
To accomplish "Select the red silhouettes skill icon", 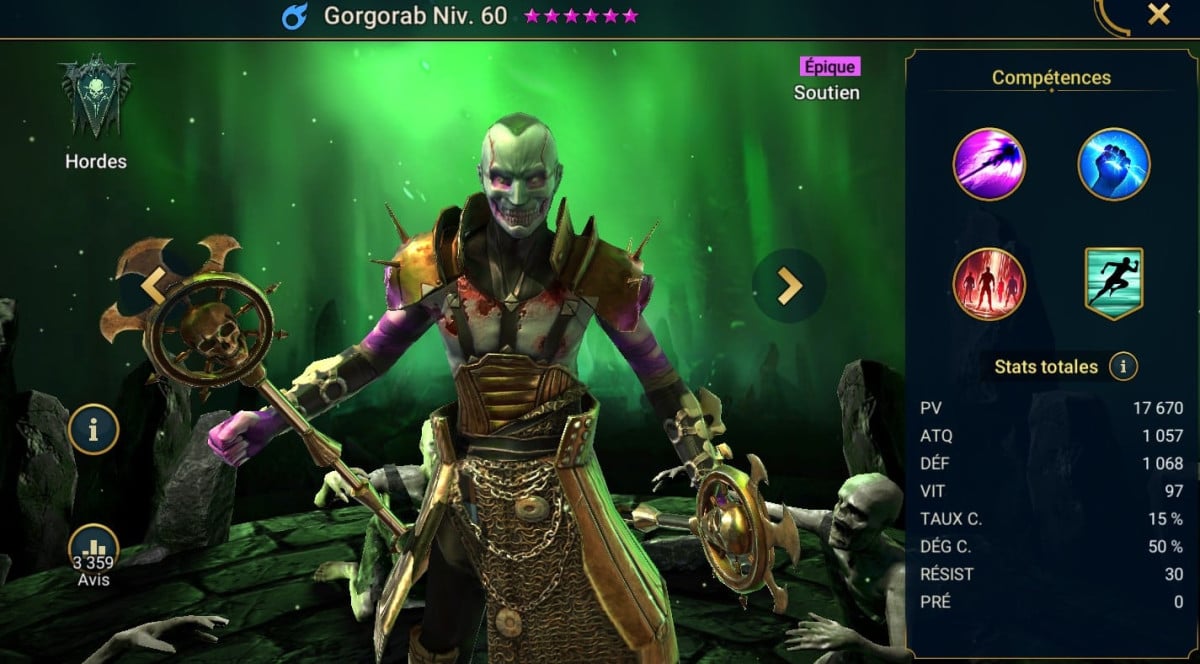I will (x=989, y=284).
